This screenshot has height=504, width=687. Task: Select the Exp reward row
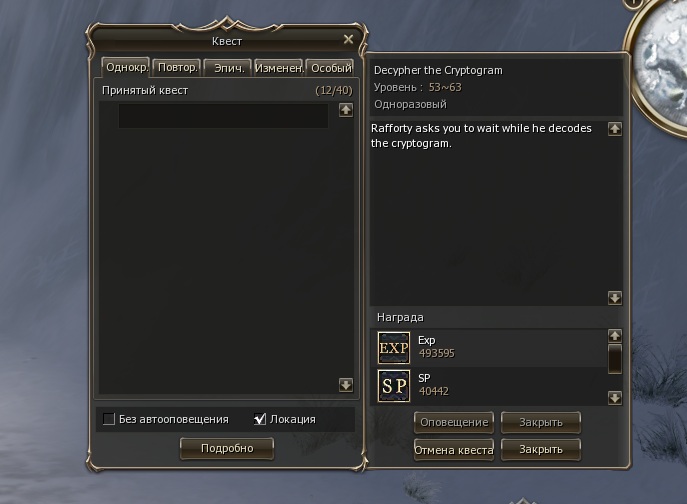[x=490, y=347]
